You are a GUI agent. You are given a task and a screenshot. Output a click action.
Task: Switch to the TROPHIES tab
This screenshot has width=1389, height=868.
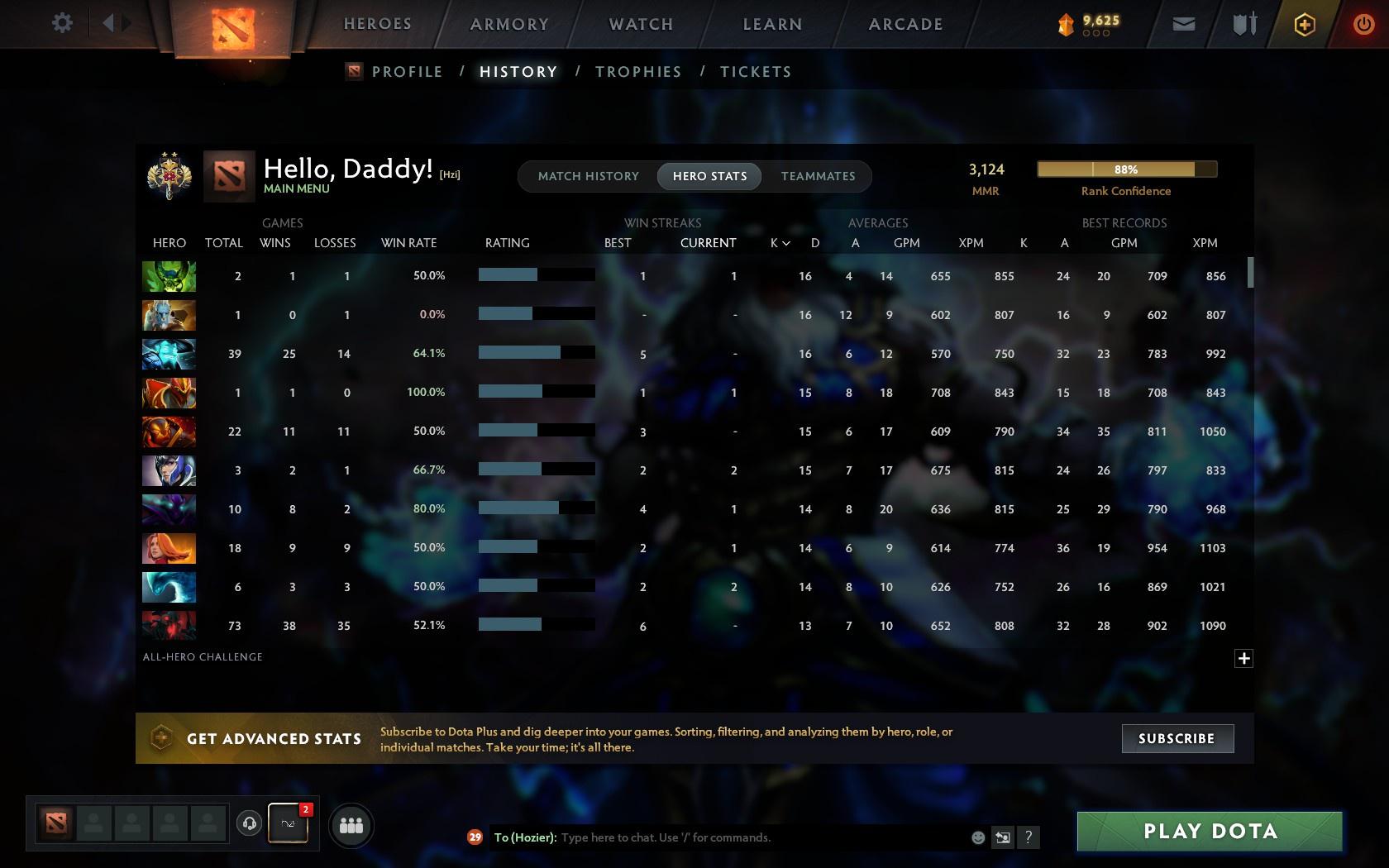click(x=637, y=72)
